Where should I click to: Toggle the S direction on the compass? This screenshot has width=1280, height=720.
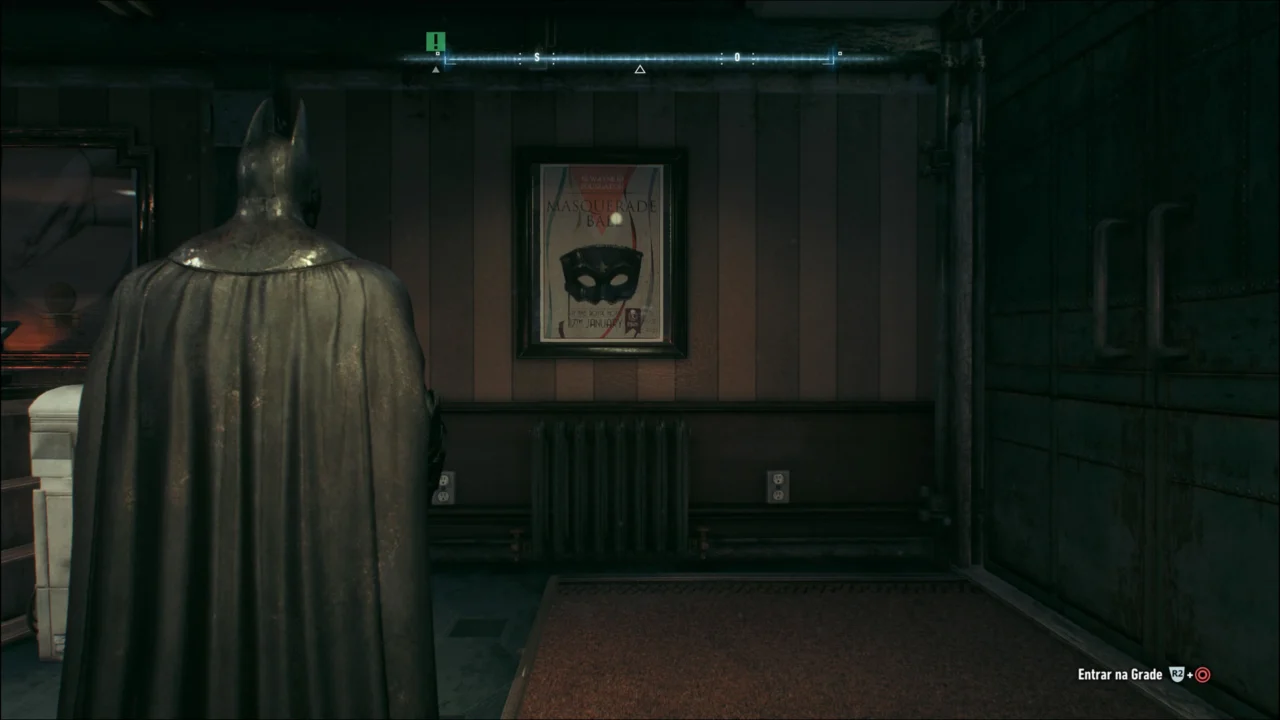[x=537, y=57]
